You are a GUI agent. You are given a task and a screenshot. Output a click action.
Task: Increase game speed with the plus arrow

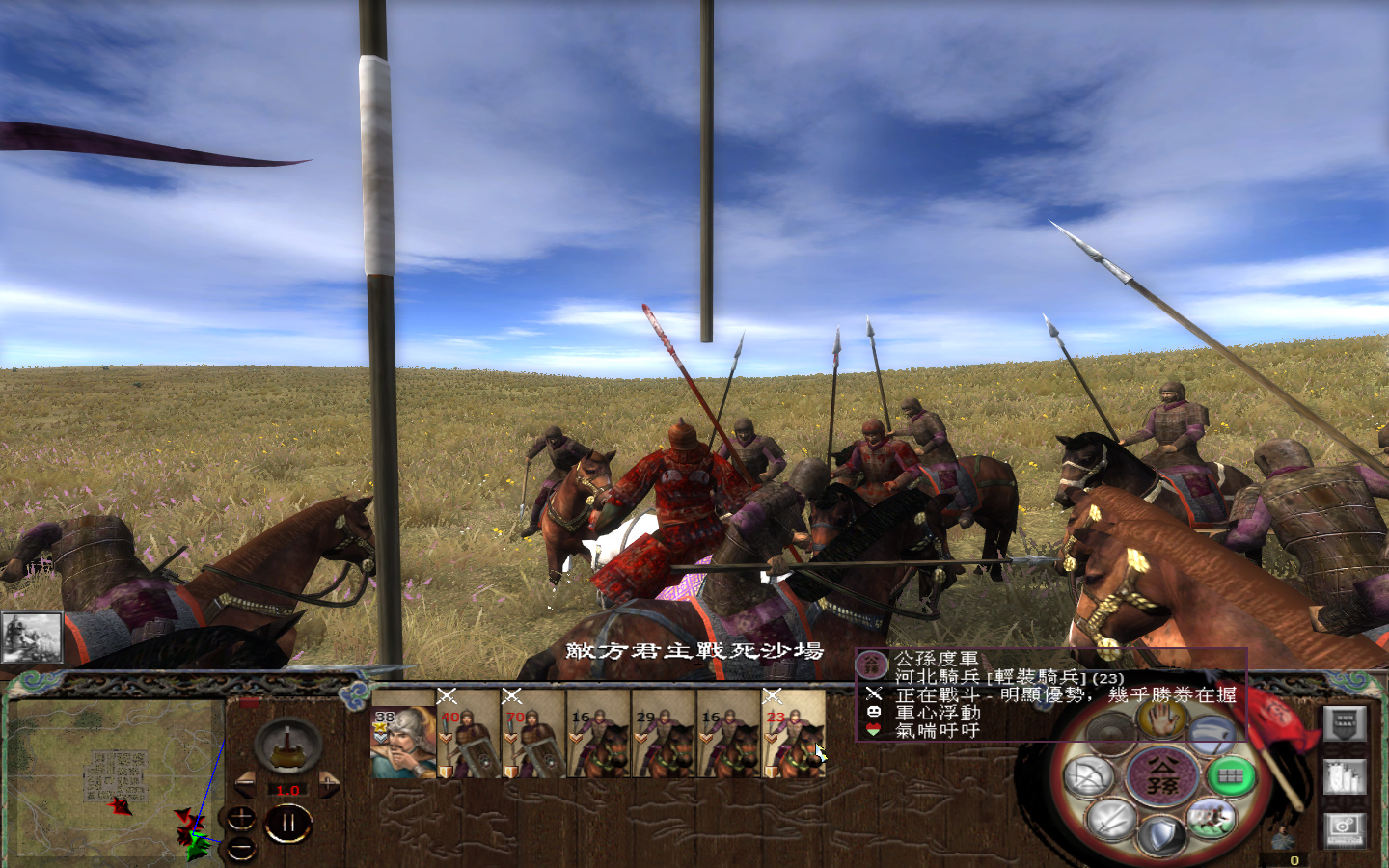tap(328, 783)
